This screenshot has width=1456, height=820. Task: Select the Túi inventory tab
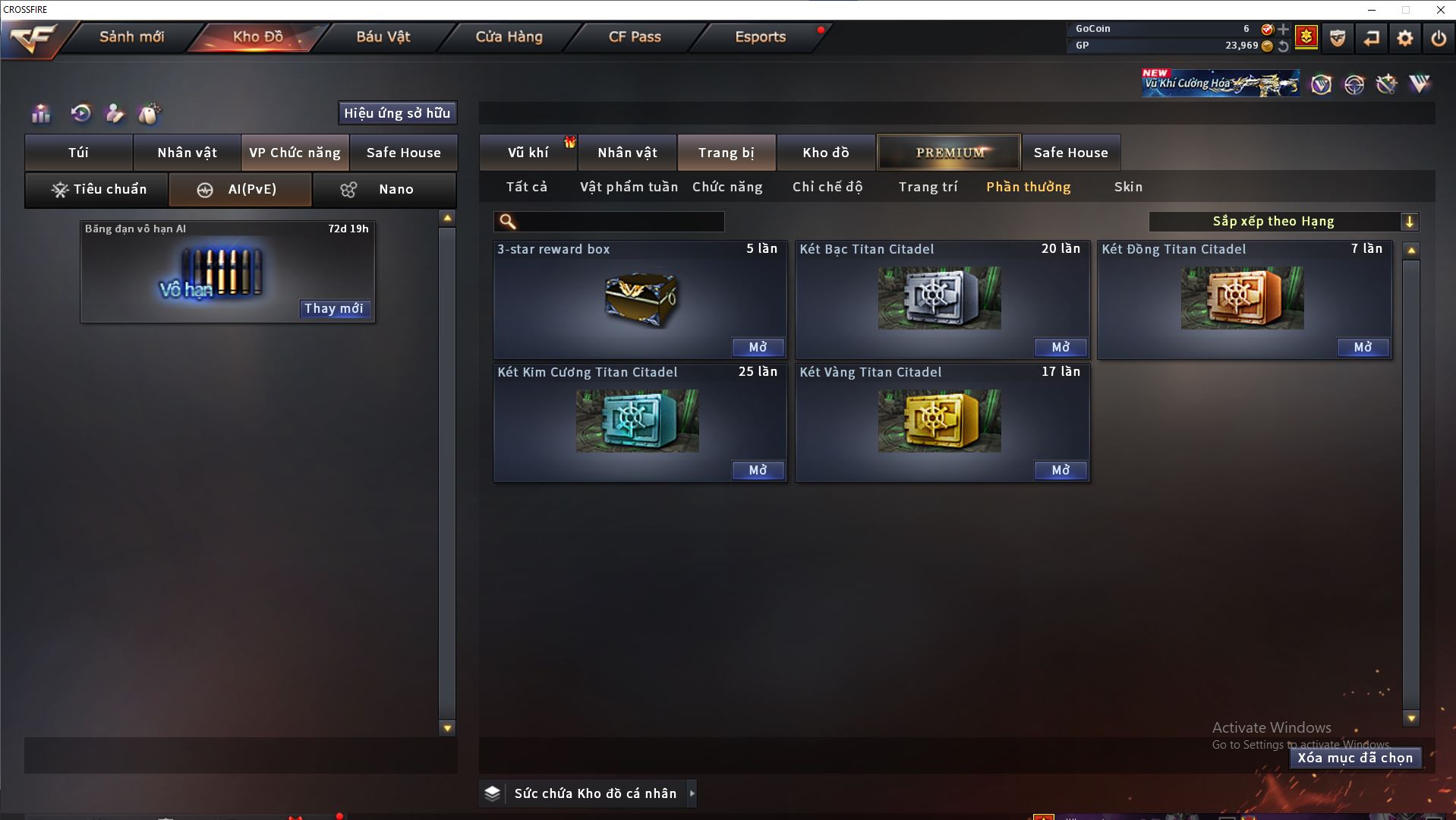tap(79, 153)
